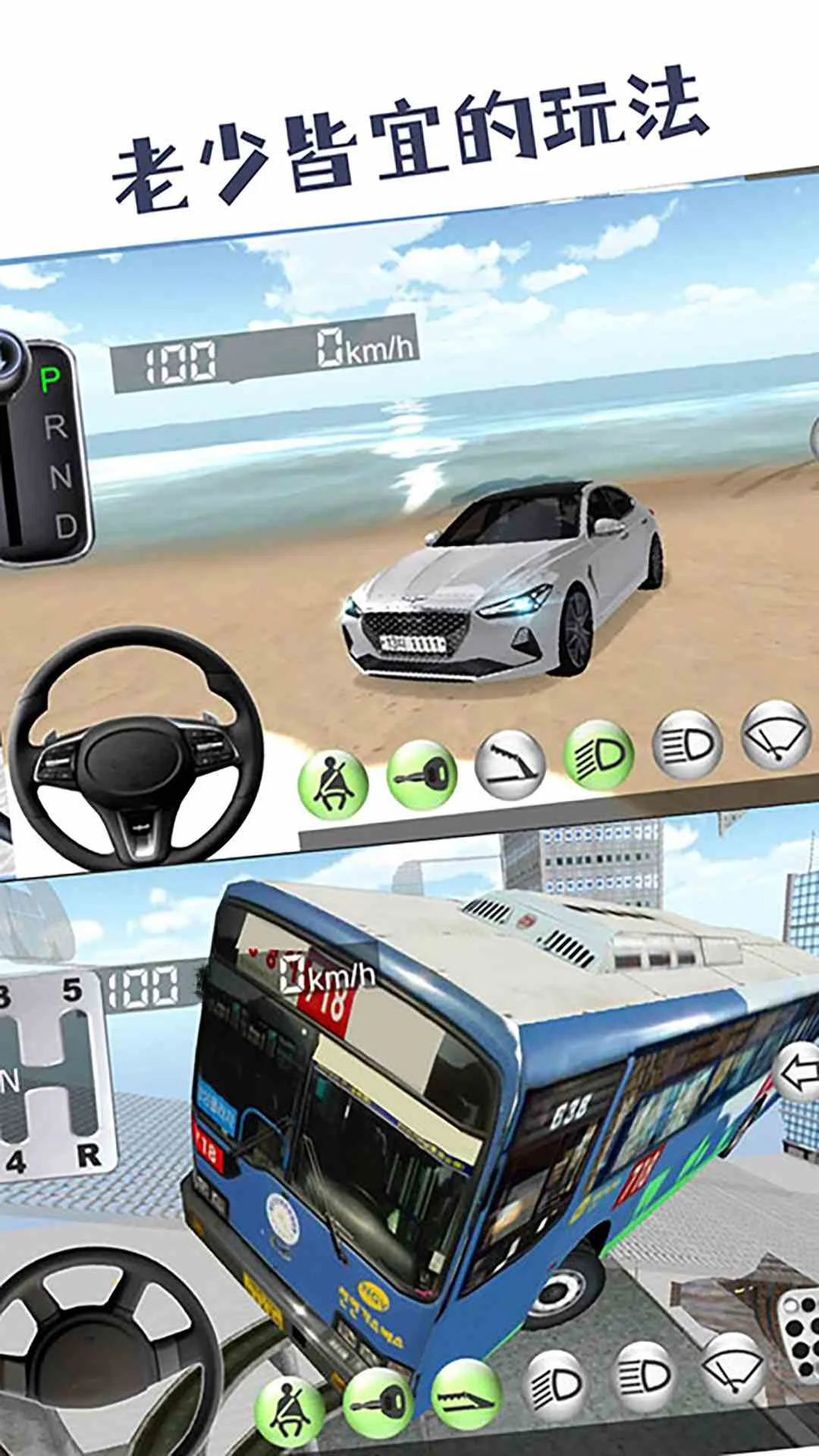Click the left arrow turn signal button

(x=798, y=1074)
